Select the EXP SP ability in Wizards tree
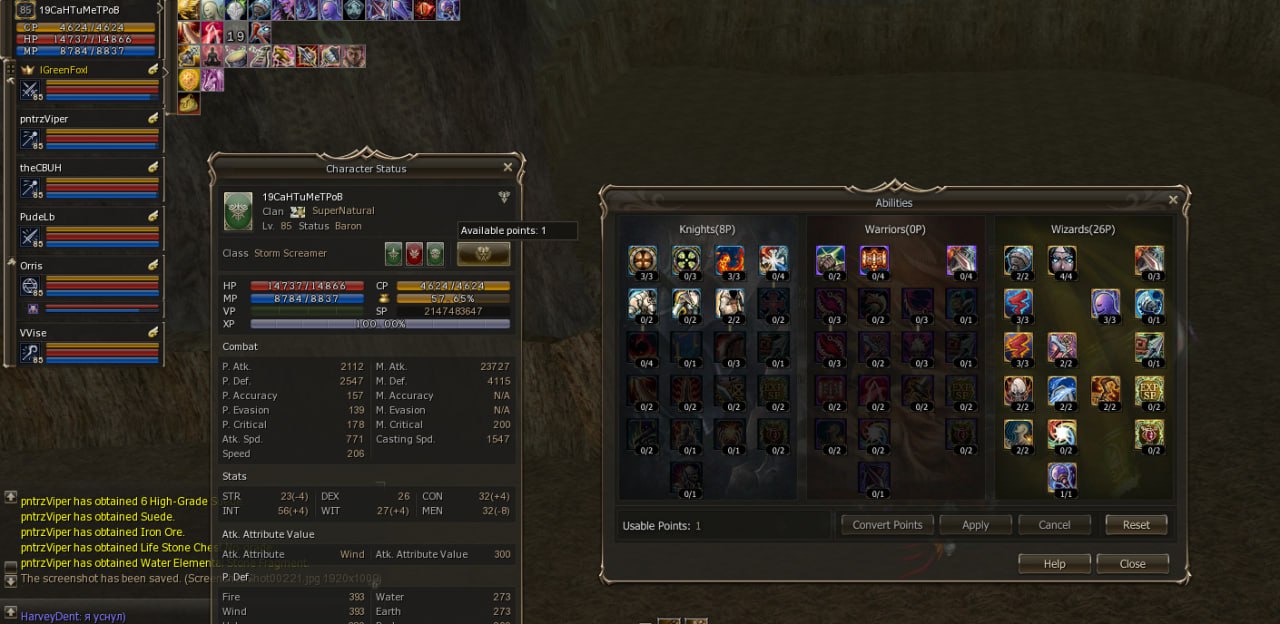The height and width of the screenshot is (624, 1280). point(1149,391)
